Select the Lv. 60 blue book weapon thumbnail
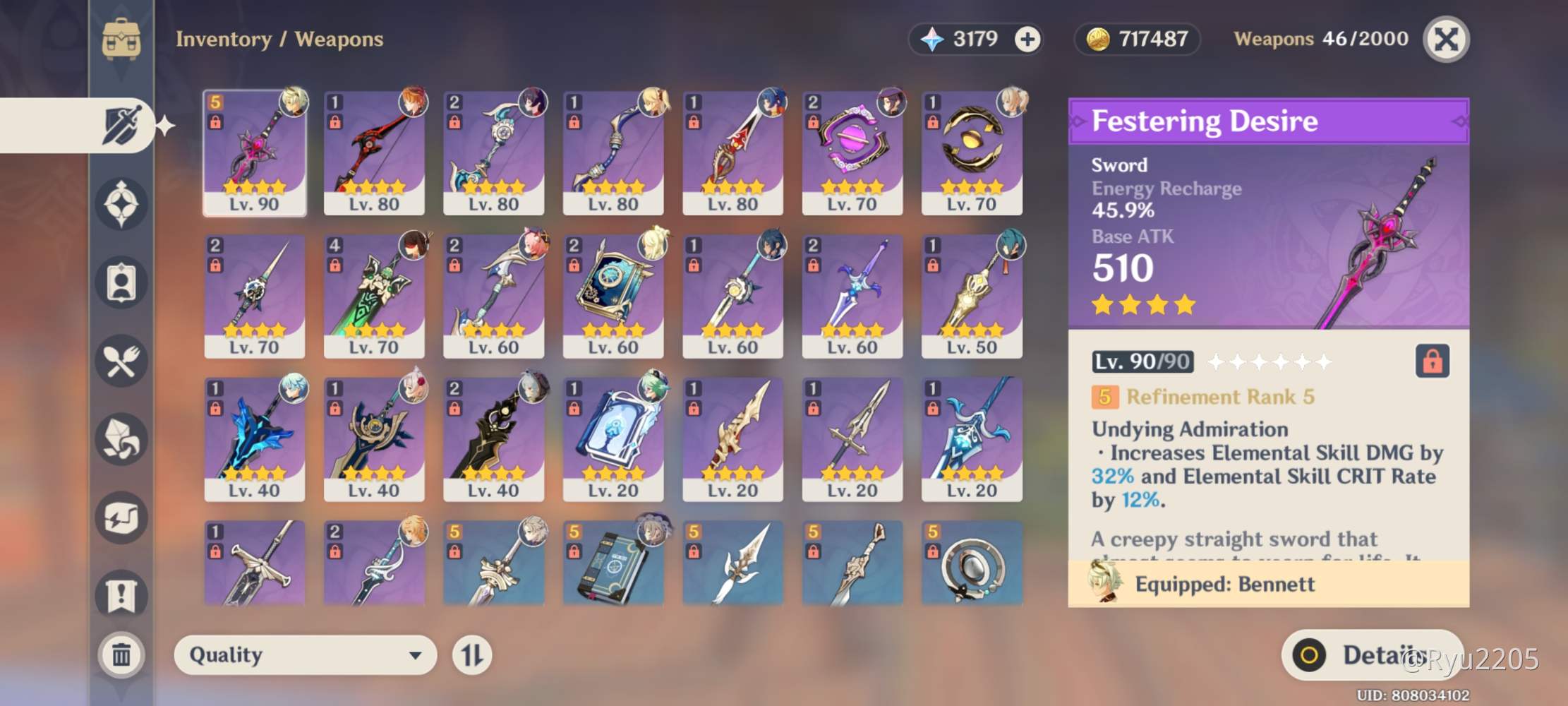The width and height of the screenshot is (1568, 706). click(x=613, y=293)
